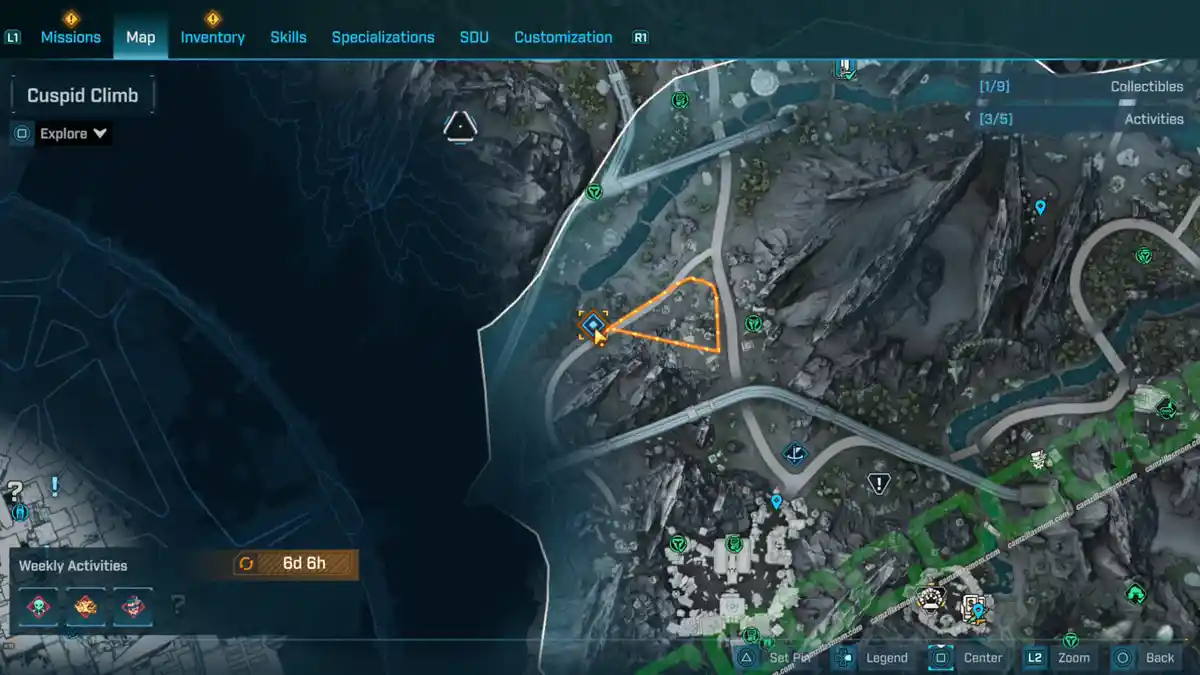Viewport: 1200px width, 675px height.
Task: Select the triangle marker in the dark zone
Action: 459,127
